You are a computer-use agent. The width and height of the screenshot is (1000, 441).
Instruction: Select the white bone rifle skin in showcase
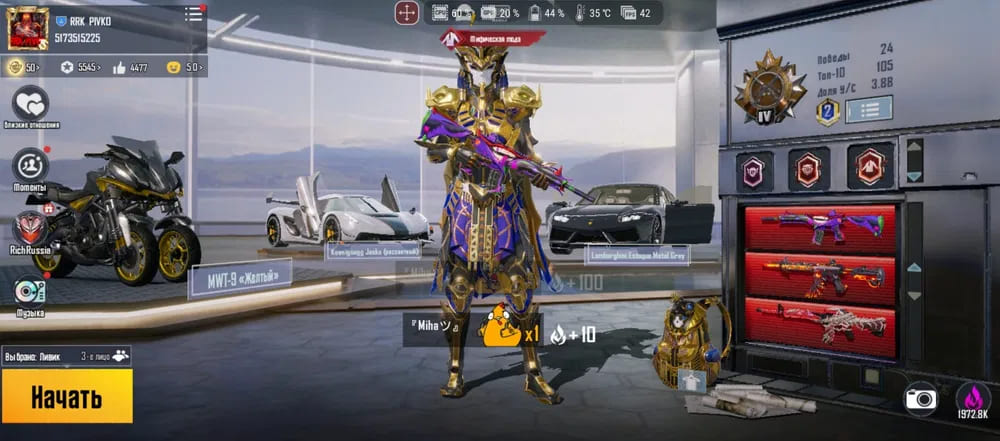(x=820, y=322)
